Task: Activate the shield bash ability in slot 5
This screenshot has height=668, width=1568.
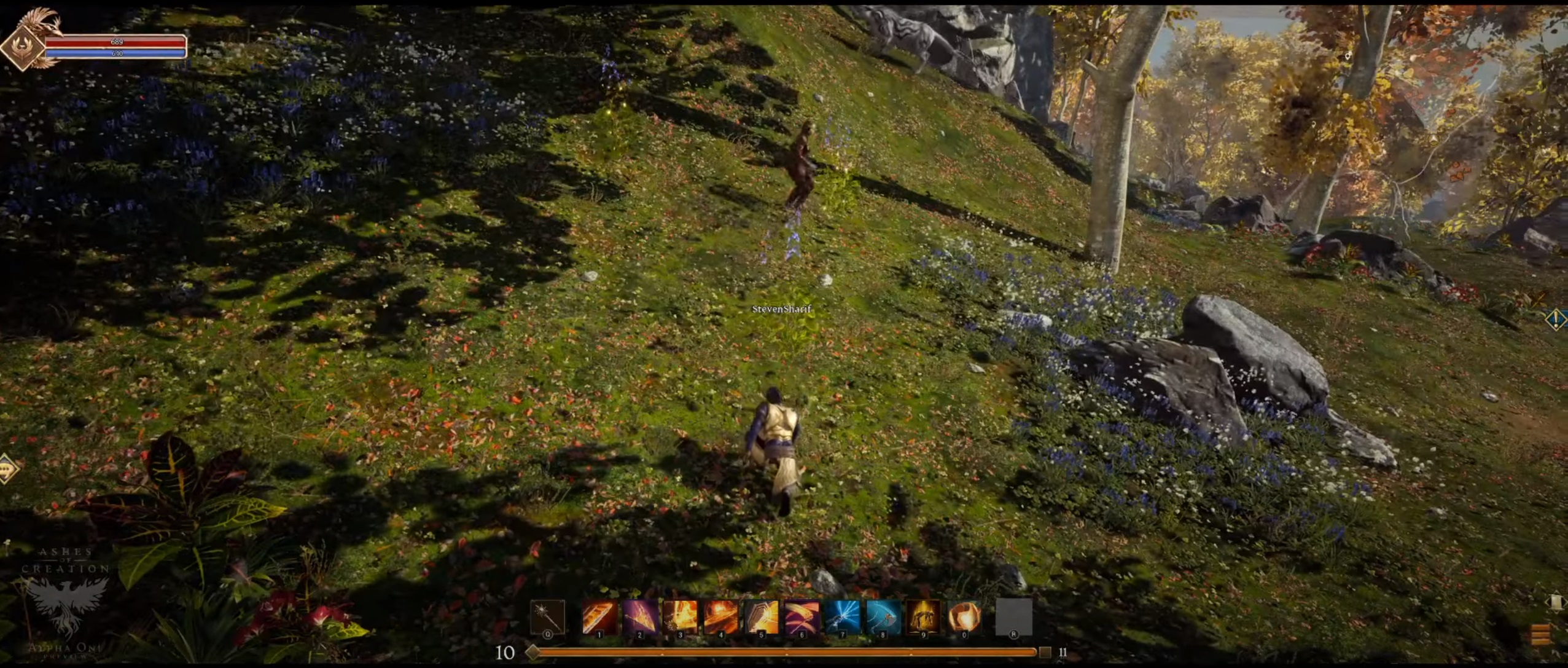Action: pyautogui.click(x=762, y=617)
